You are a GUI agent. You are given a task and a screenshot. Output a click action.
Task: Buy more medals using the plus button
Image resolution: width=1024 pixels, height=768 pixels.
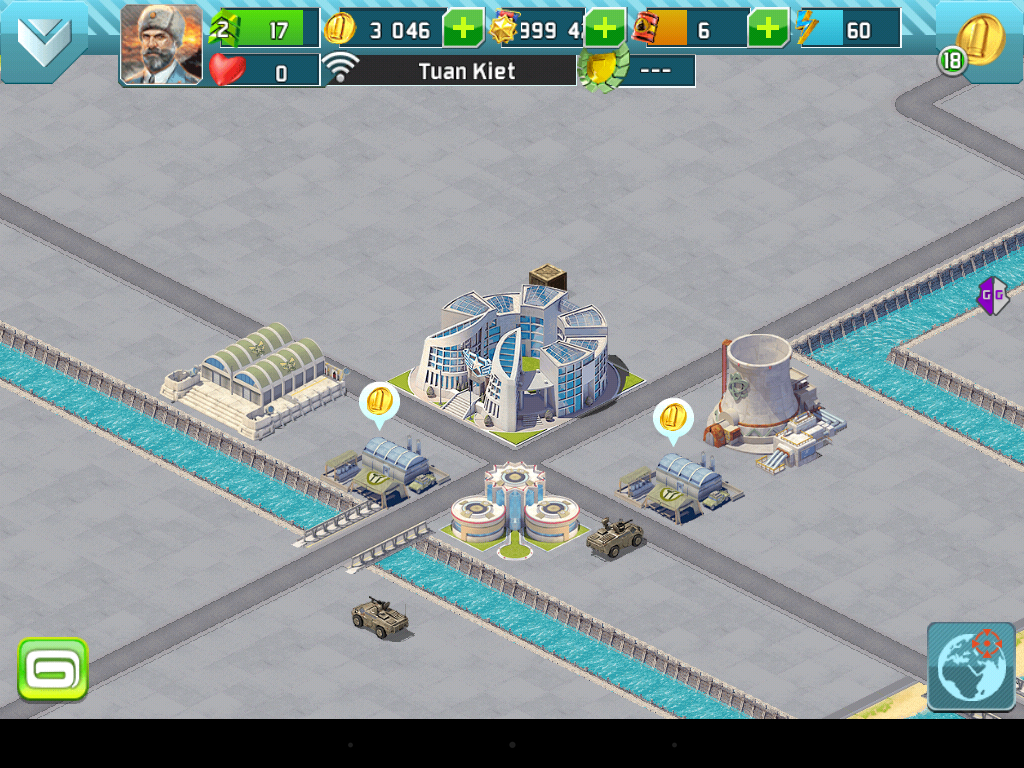tap(605, 28)
